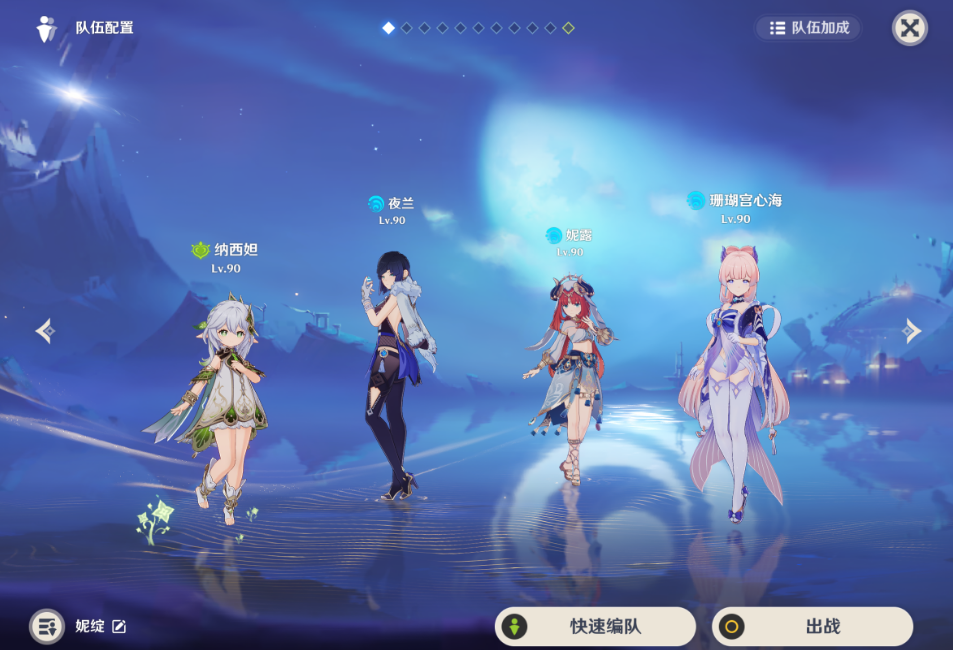The height and width of the screenshot is (650, 953).
Task: Jump to the last party page dot
Action: (x=568, y=28)
